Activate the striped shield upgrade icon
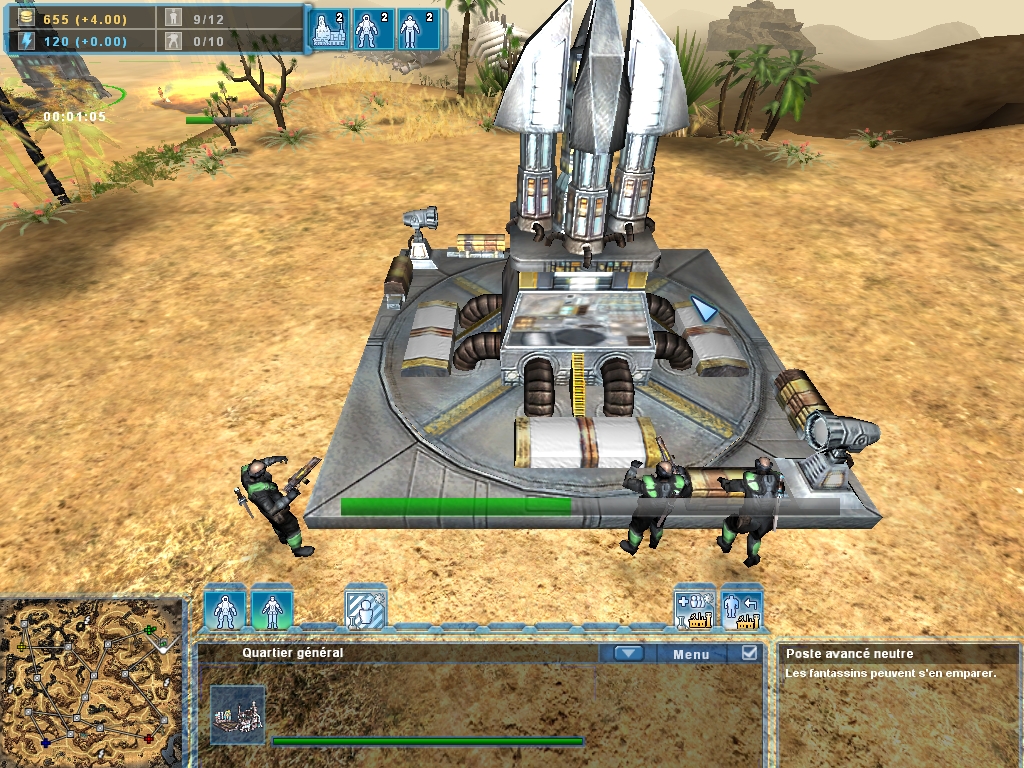 (x=365, y=609)
